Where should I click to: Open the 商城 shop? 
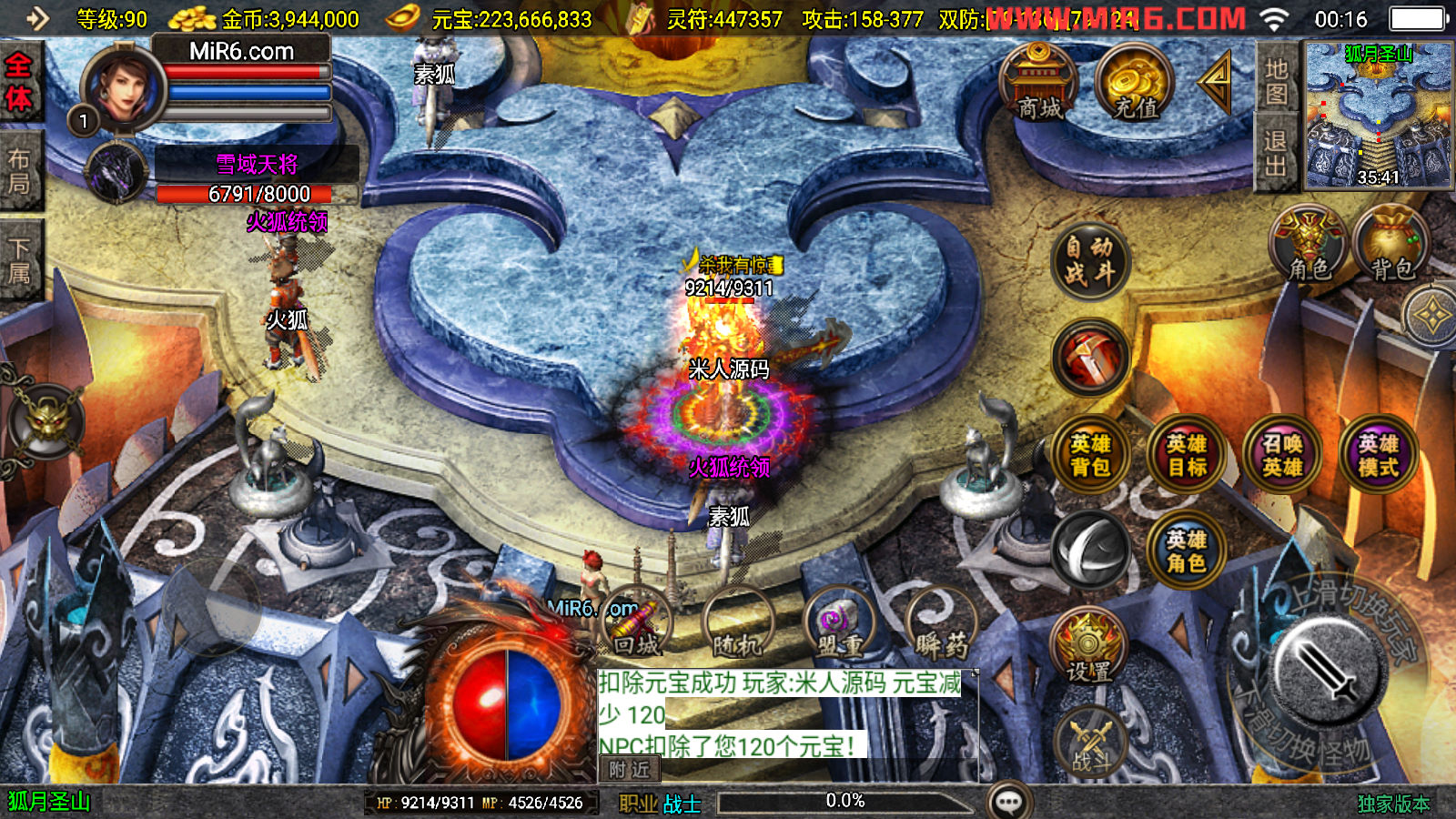pyautogui.click(x=1038, y=84)
